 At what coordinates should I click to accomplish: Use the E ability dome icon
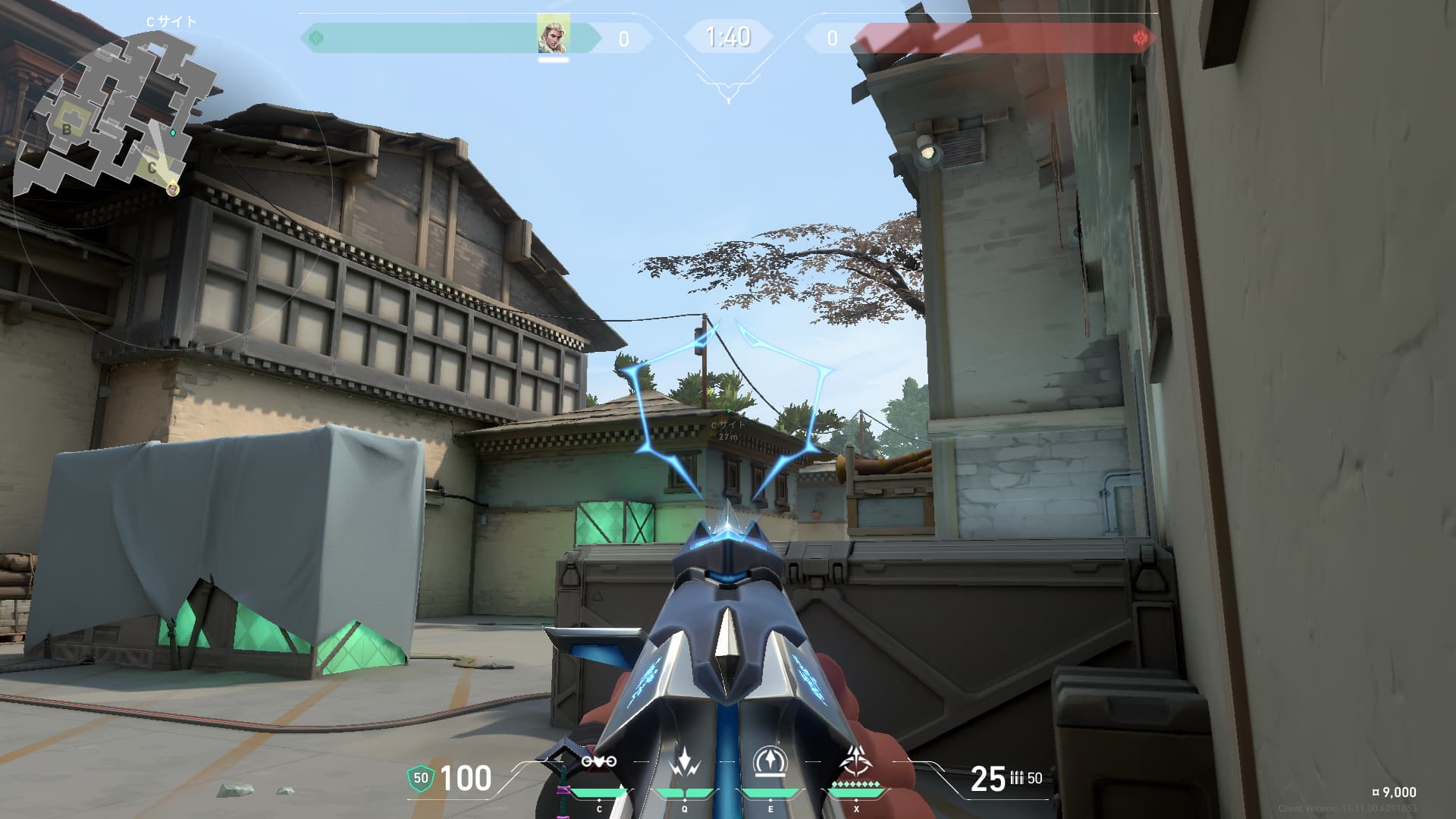click(770, 761)
